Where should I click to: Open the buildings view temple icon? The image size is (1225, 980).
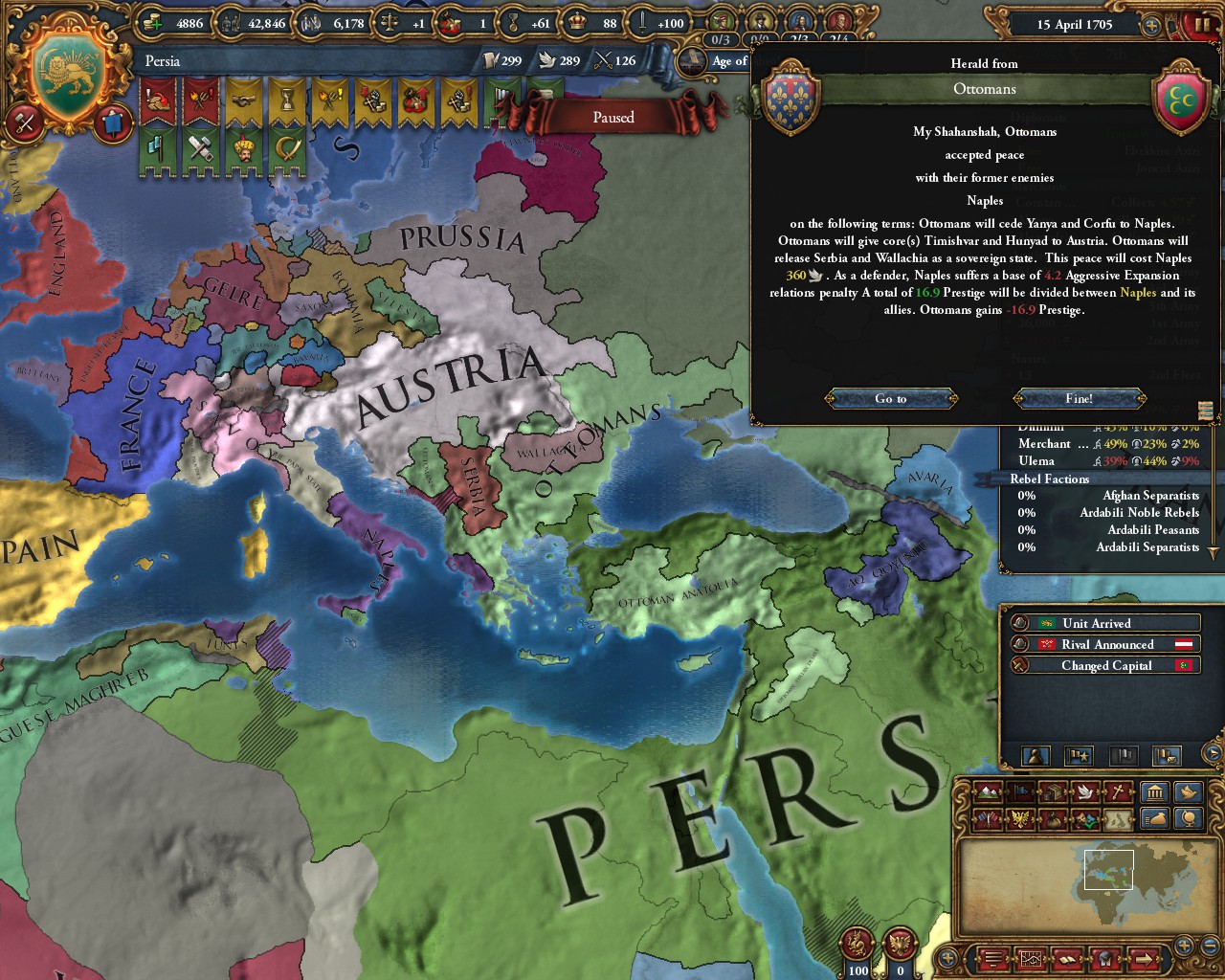click(1154, 791)
